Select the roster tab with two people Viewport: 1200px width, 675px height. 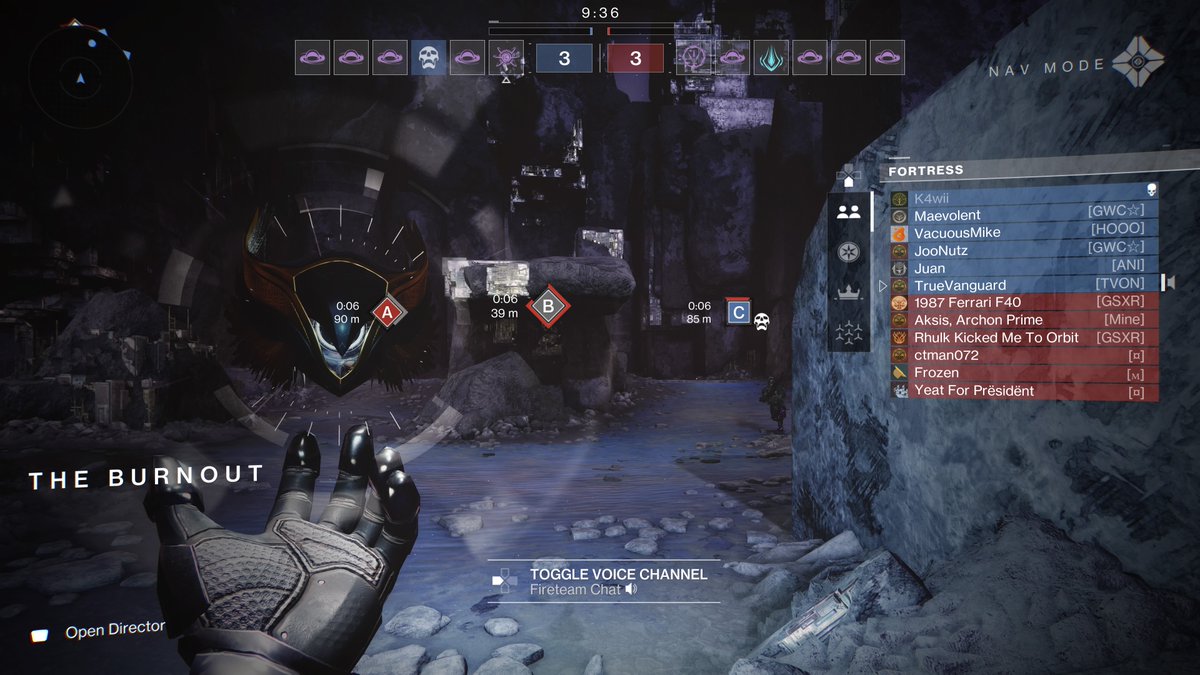(849, 212)
